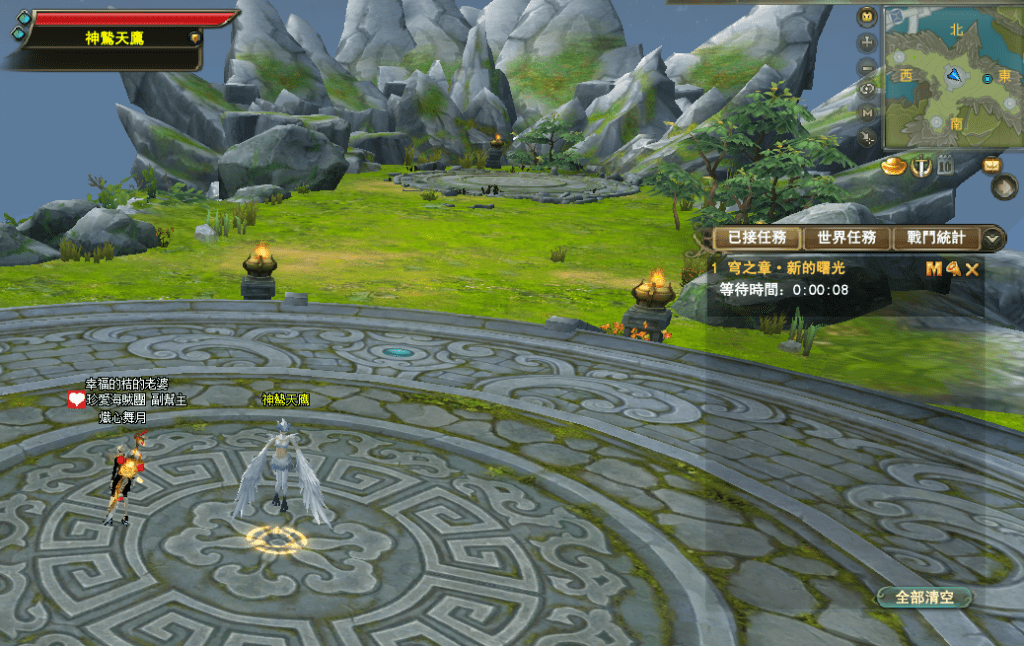
Task: Click the yellow face icon beside minimap
Action: click(x=867, y=17)
